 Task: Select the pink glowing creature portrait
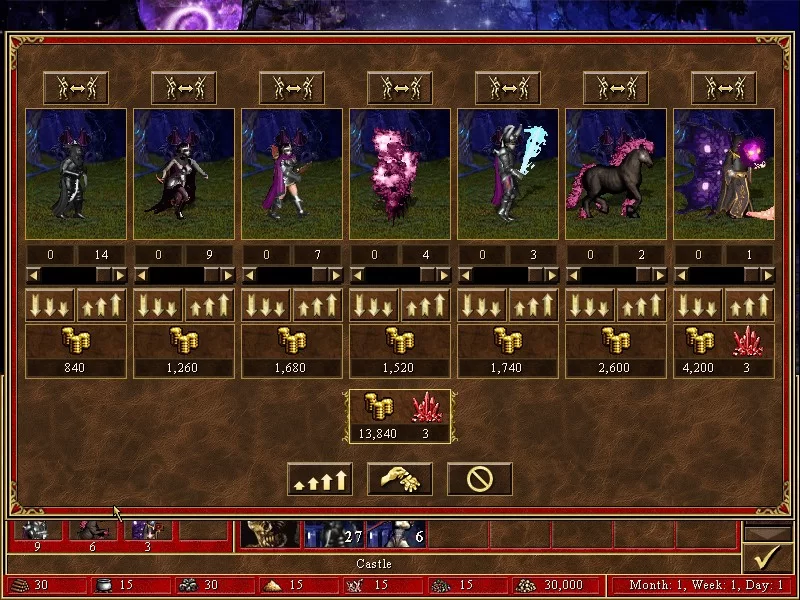coord(400,174)
